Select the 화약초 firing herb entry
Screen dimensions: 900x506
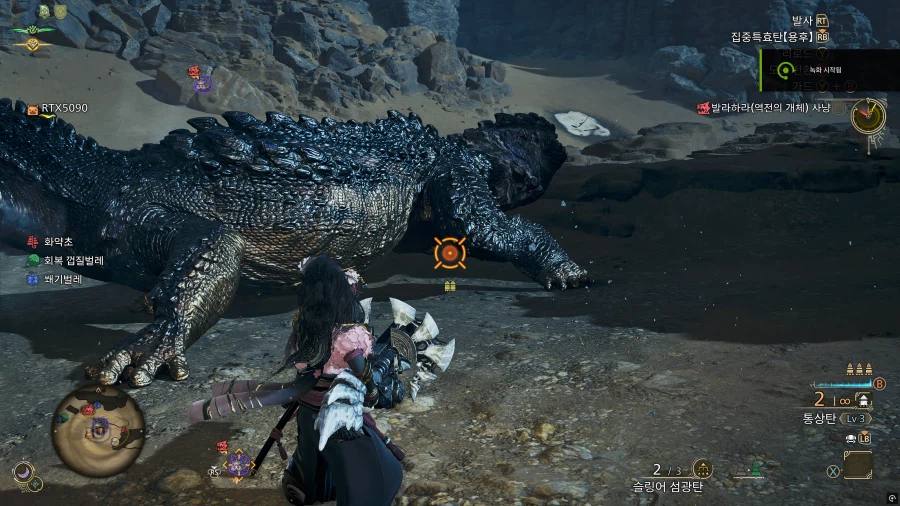click(x=55, y=242)
